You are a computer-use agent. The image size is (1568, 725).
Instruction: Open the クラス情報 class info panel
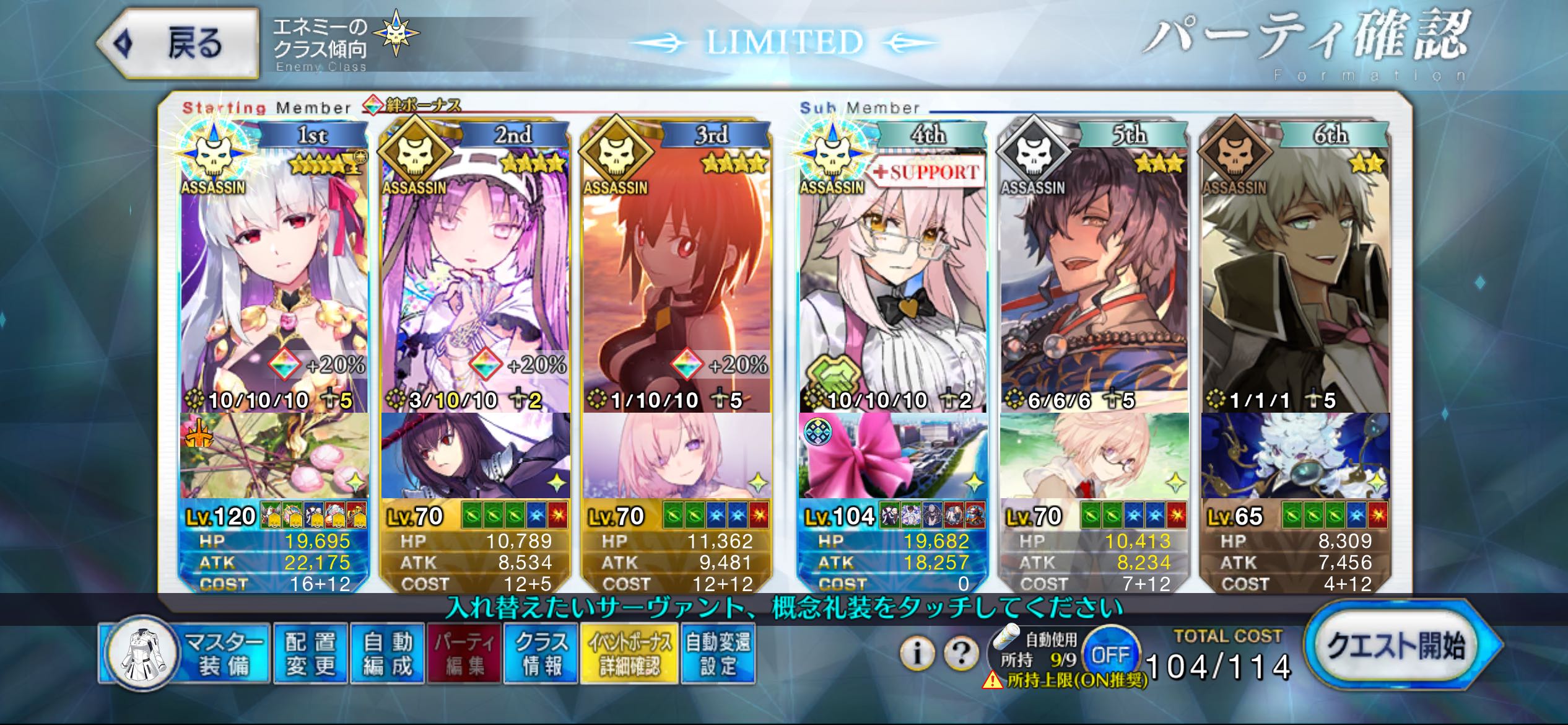(541, 654)
